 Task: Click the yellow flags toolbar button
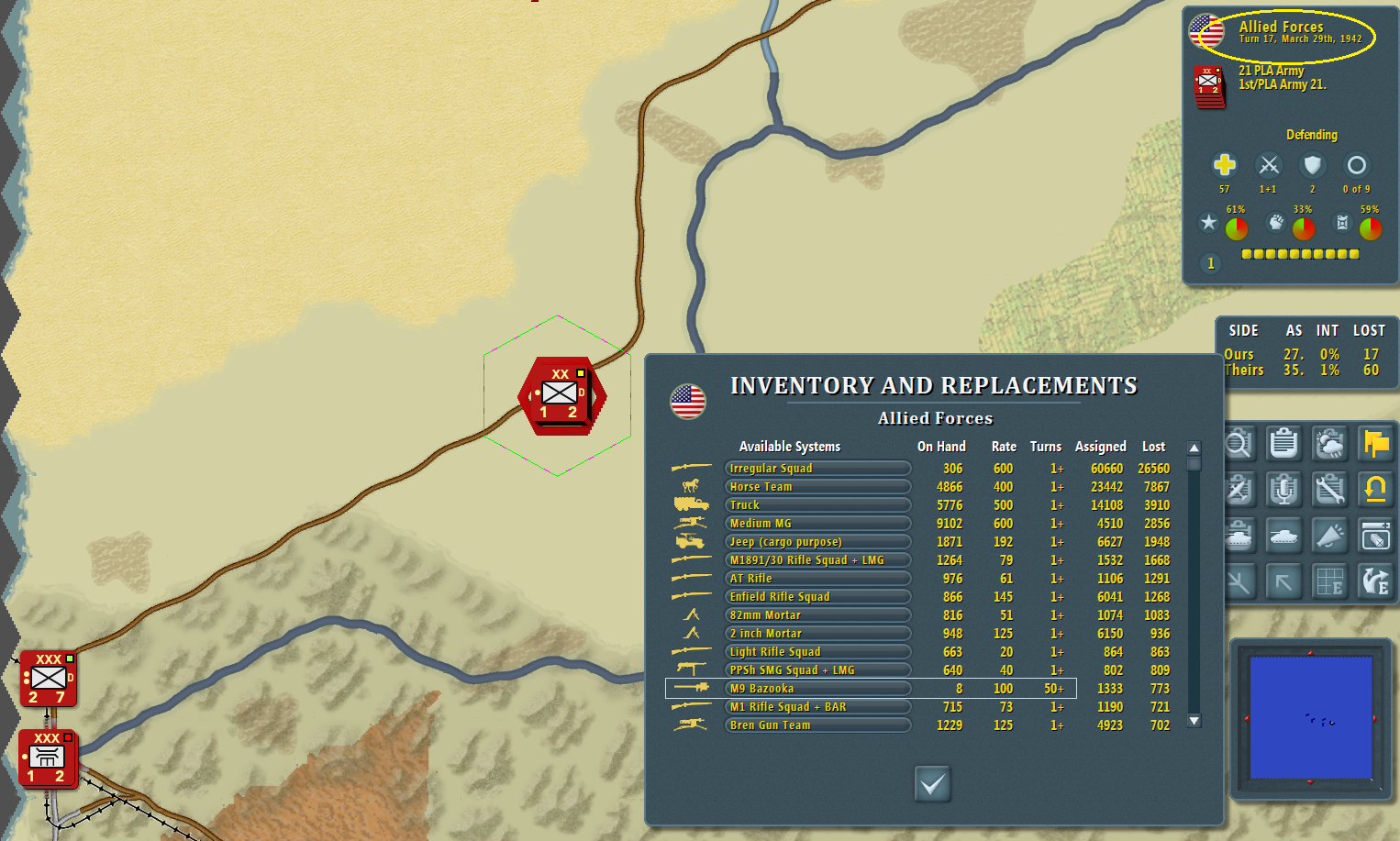(x=1375, y=444)
